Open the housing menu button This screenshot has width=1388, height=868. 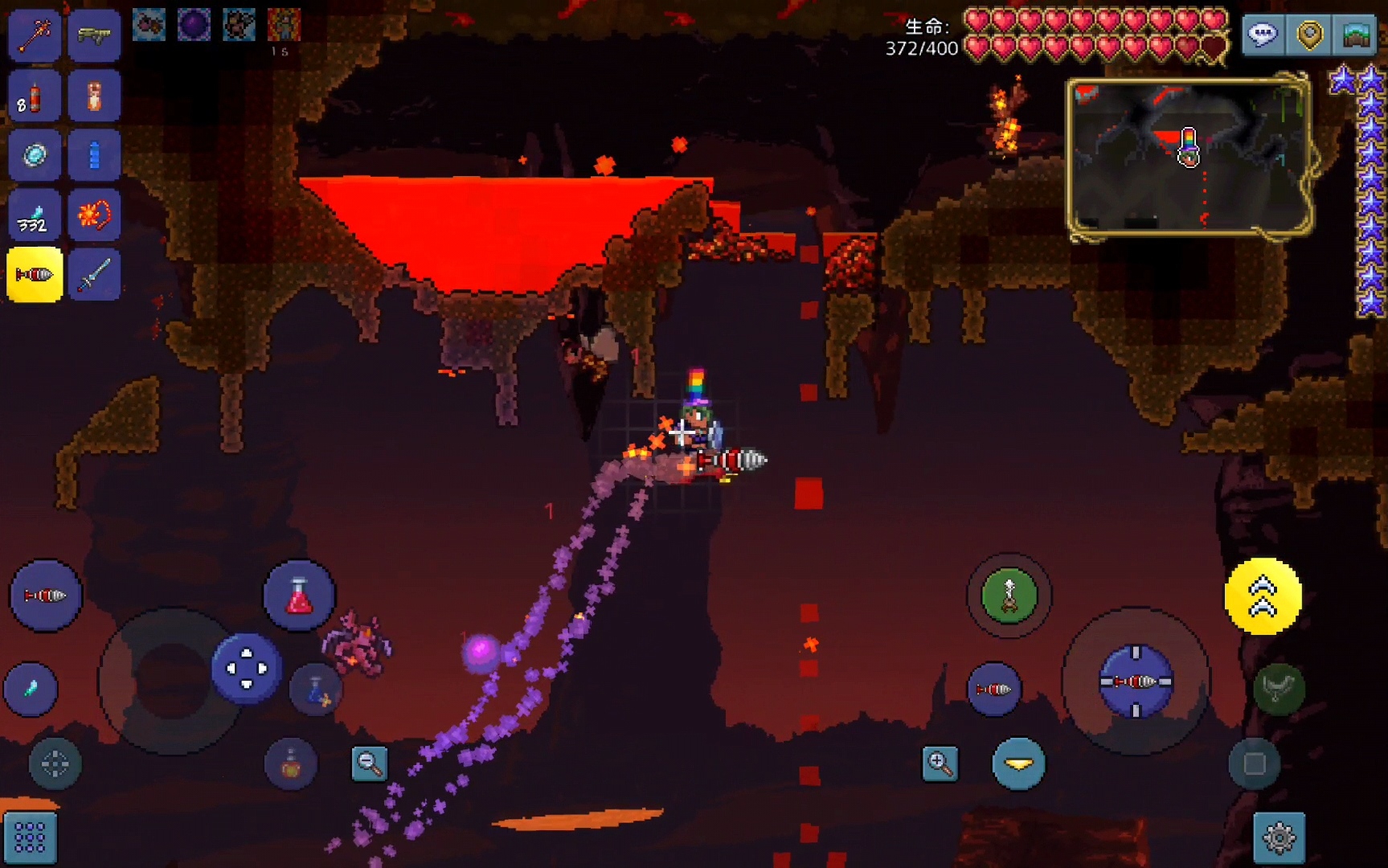tap(1356, 35)
